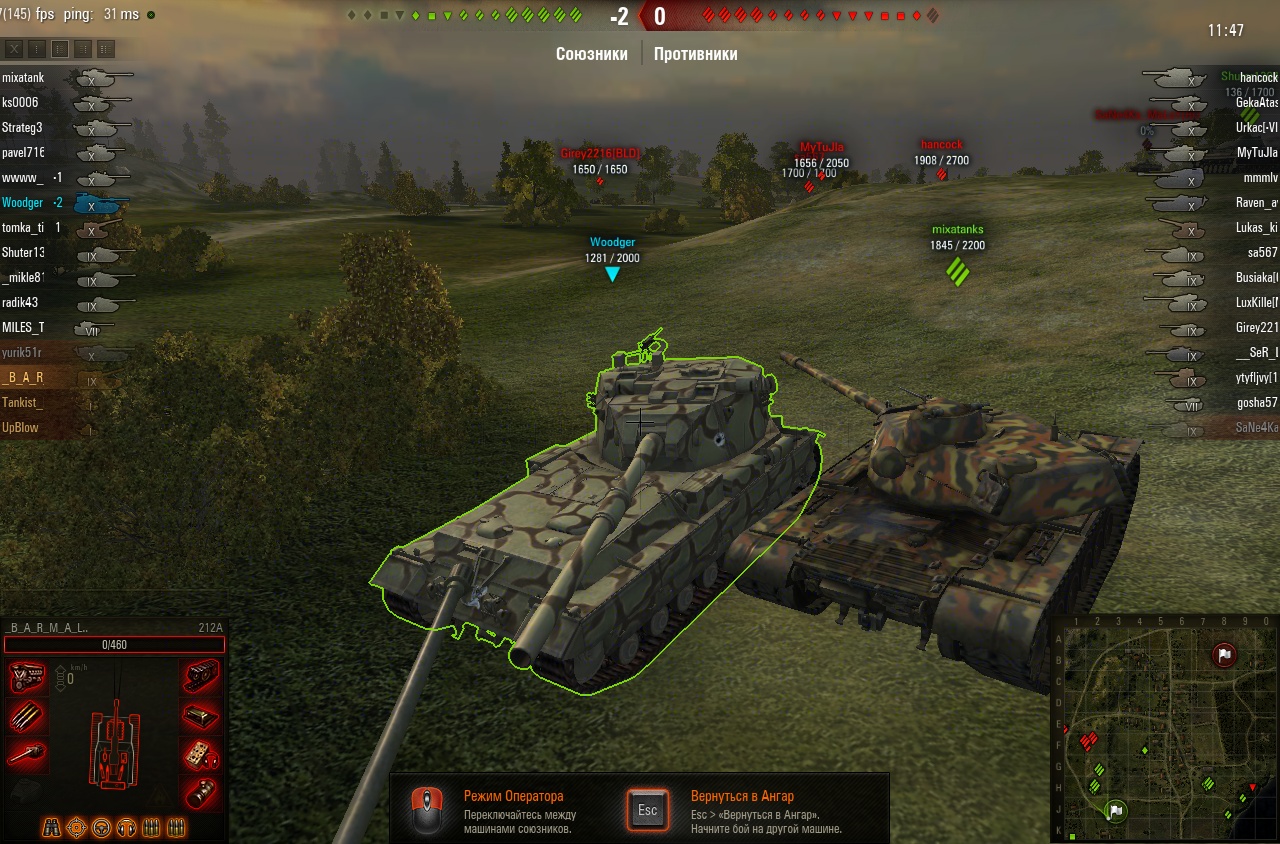Click the fuel tank module icon
Viewport: 1280px width, 844px height.
[x=202, y=715]
